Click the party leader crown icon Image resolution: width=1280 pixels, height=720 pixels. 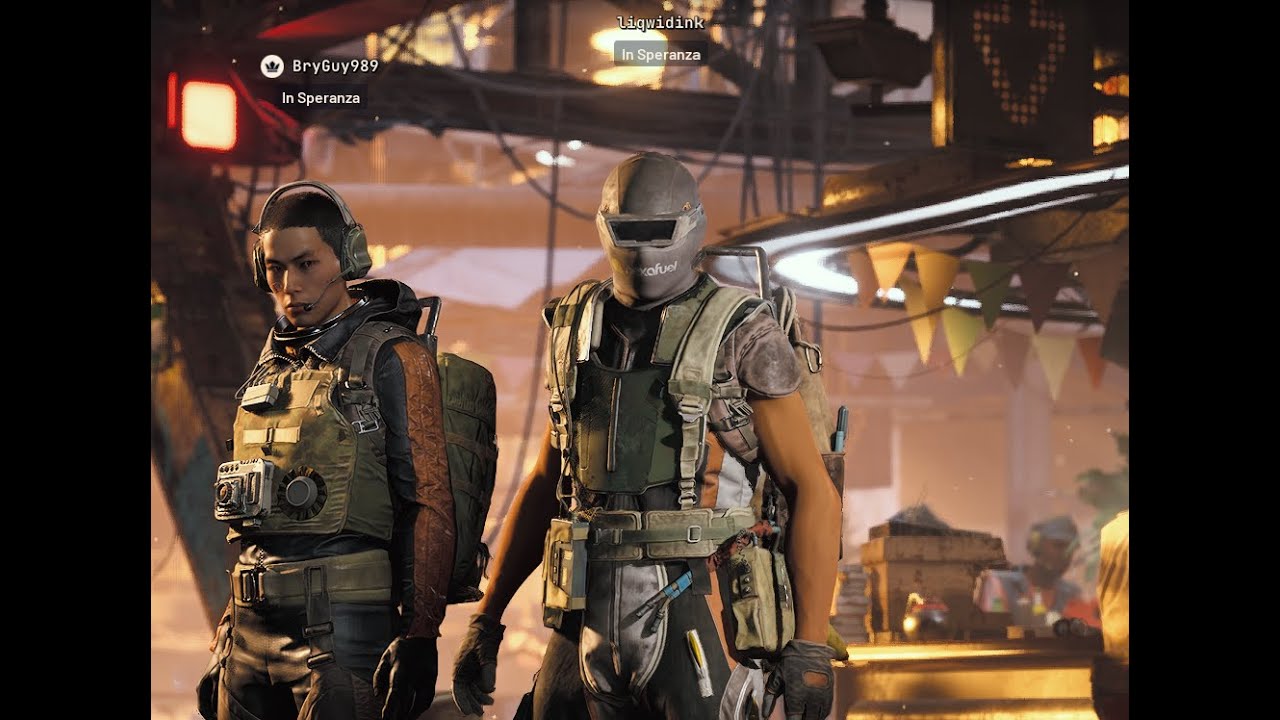[272, 67]
